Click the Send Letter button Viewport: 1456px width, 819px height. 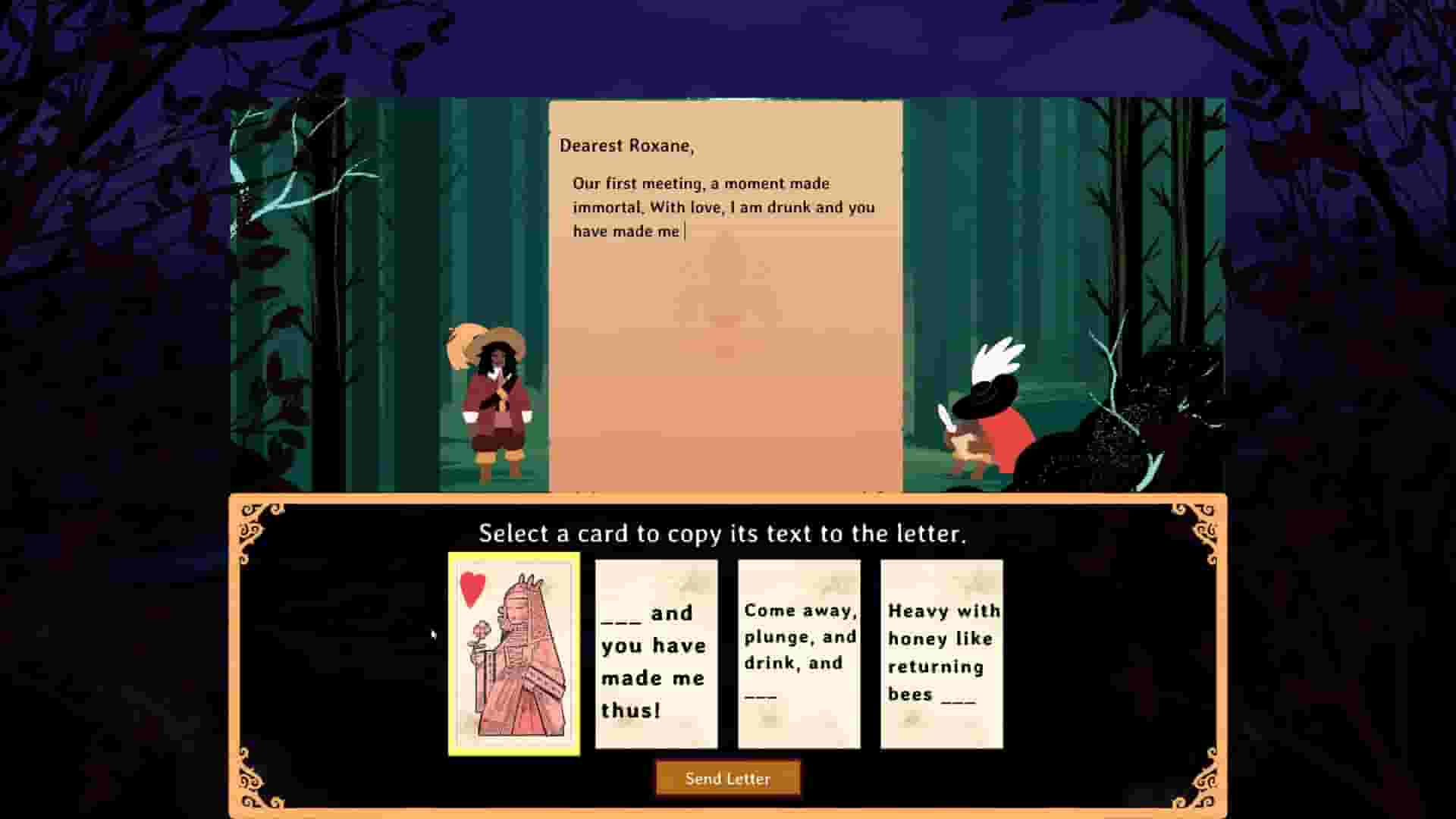[727, 778]
